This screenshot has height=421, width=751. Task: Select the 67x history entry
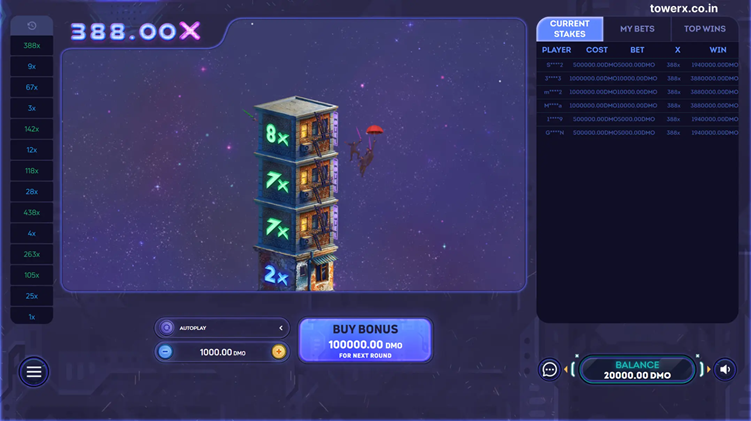[32, 87]
